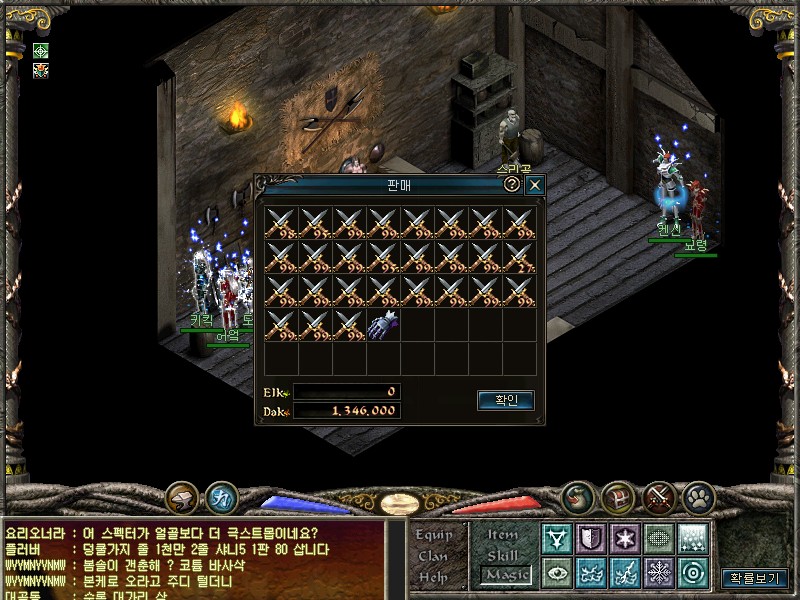The width and height of the screenshot is (800, 600).
Task: Open the treasure chest round button
Action: click(616, 497)
